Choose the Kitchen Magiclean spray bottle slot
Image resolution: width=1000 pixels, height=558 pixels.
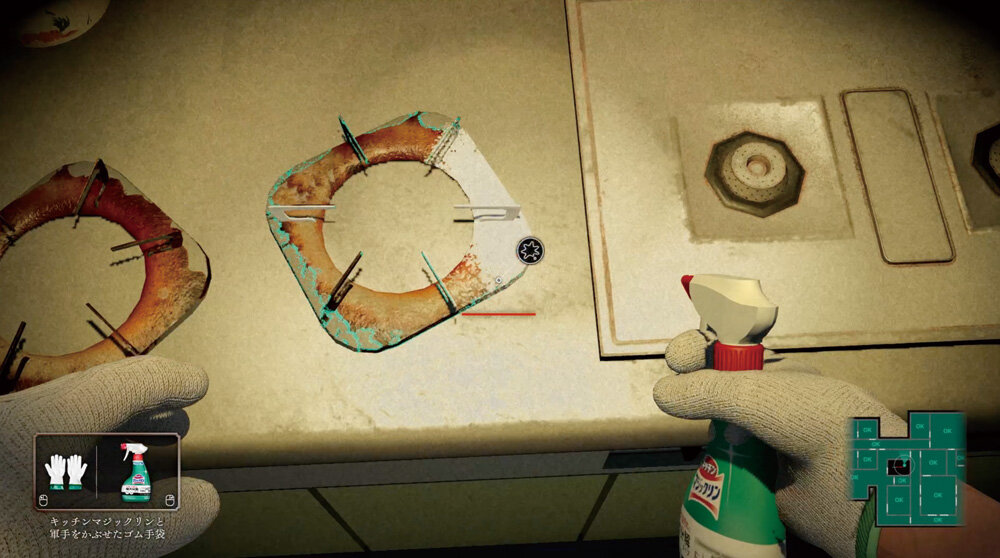(135, 471)
